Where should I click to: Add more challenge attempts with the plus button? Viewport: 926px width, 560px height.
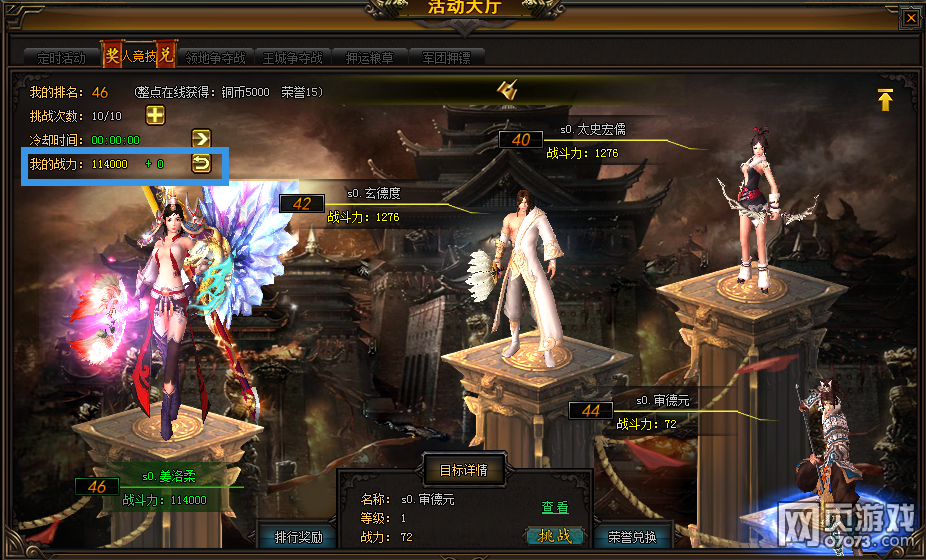156,114
